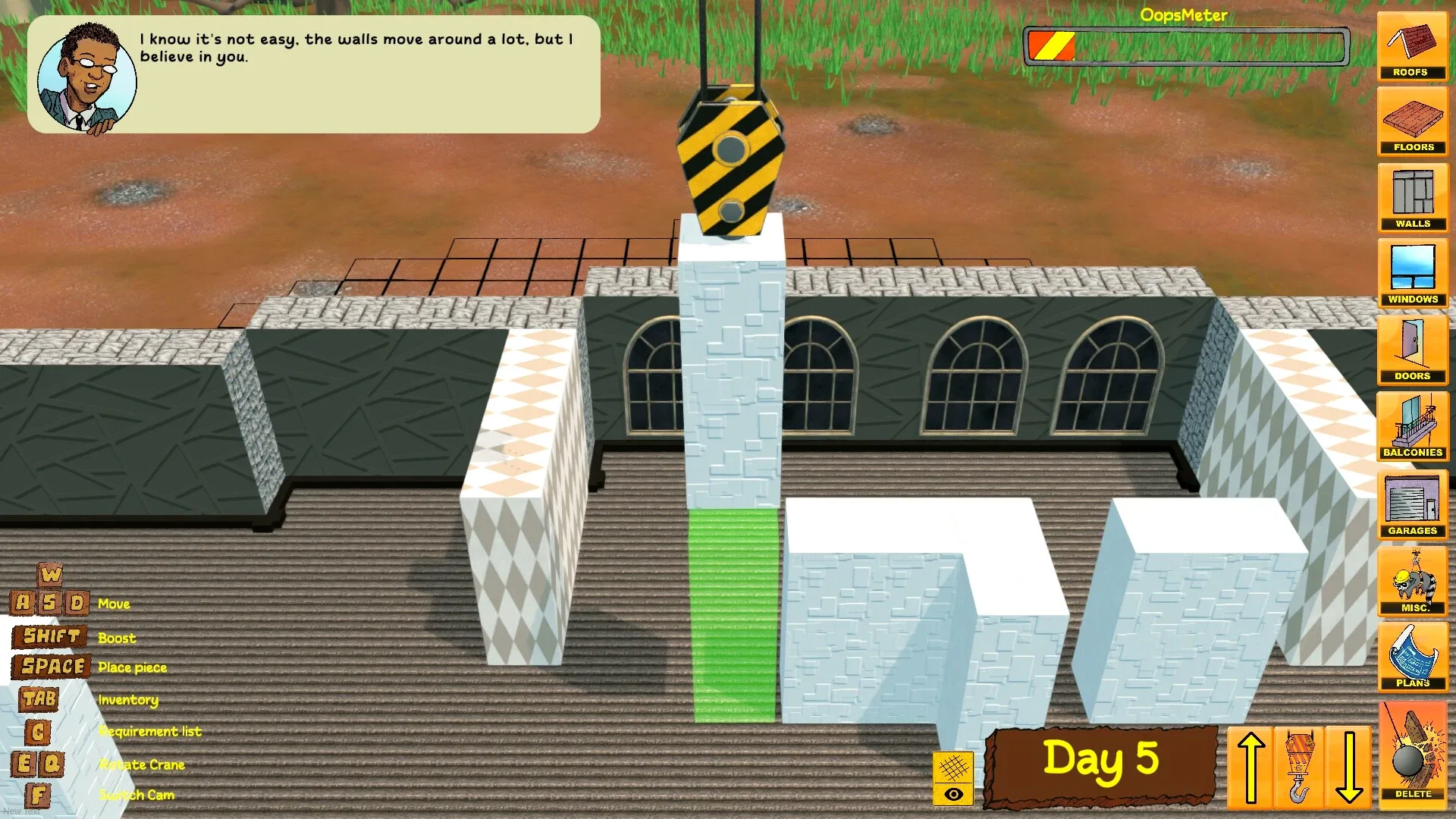This screenshot has width=1456, height=819.
Task: Open the Roofs category
Action: pyautogui.click(x=1412, y=45)
